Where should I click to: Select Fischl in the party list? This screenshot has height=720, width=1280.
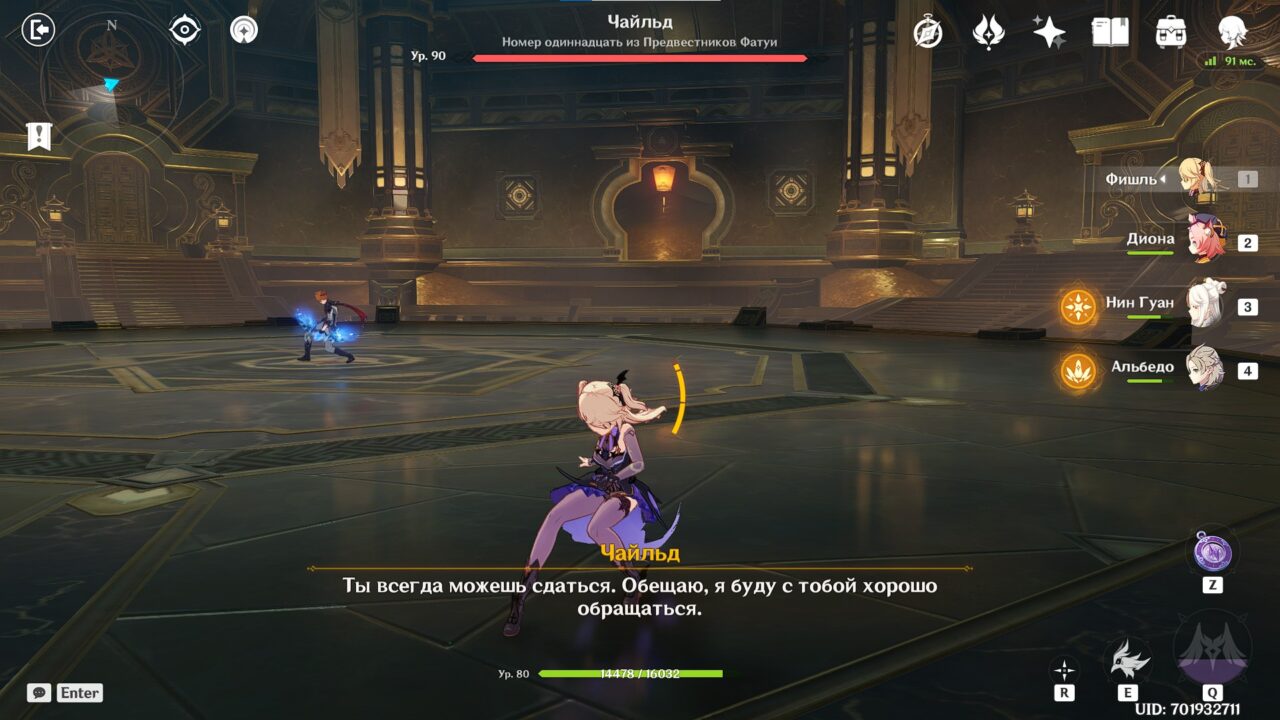coord(1196,179)
